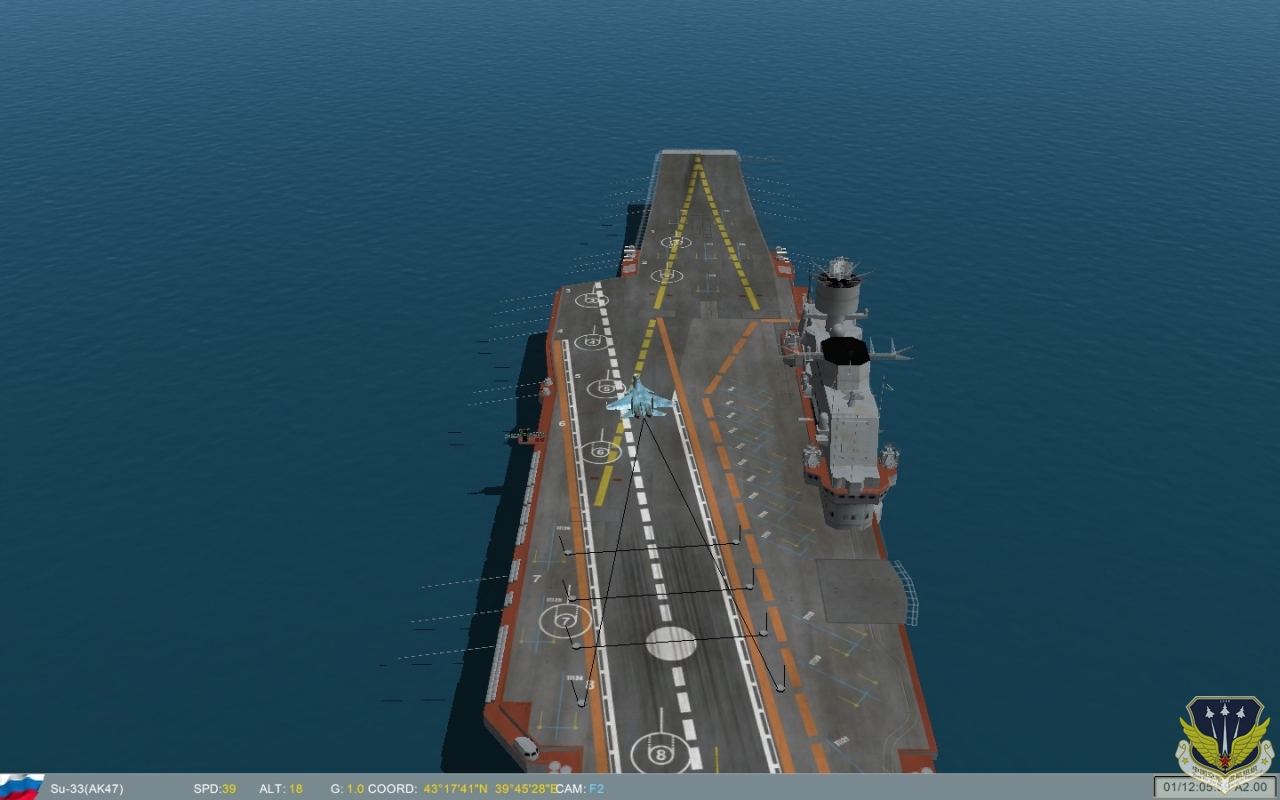The width and height of the screenshot is (1280, 800).
Task: Expand the latitude 43°17'41"N readout
Action: coord(455,789)
